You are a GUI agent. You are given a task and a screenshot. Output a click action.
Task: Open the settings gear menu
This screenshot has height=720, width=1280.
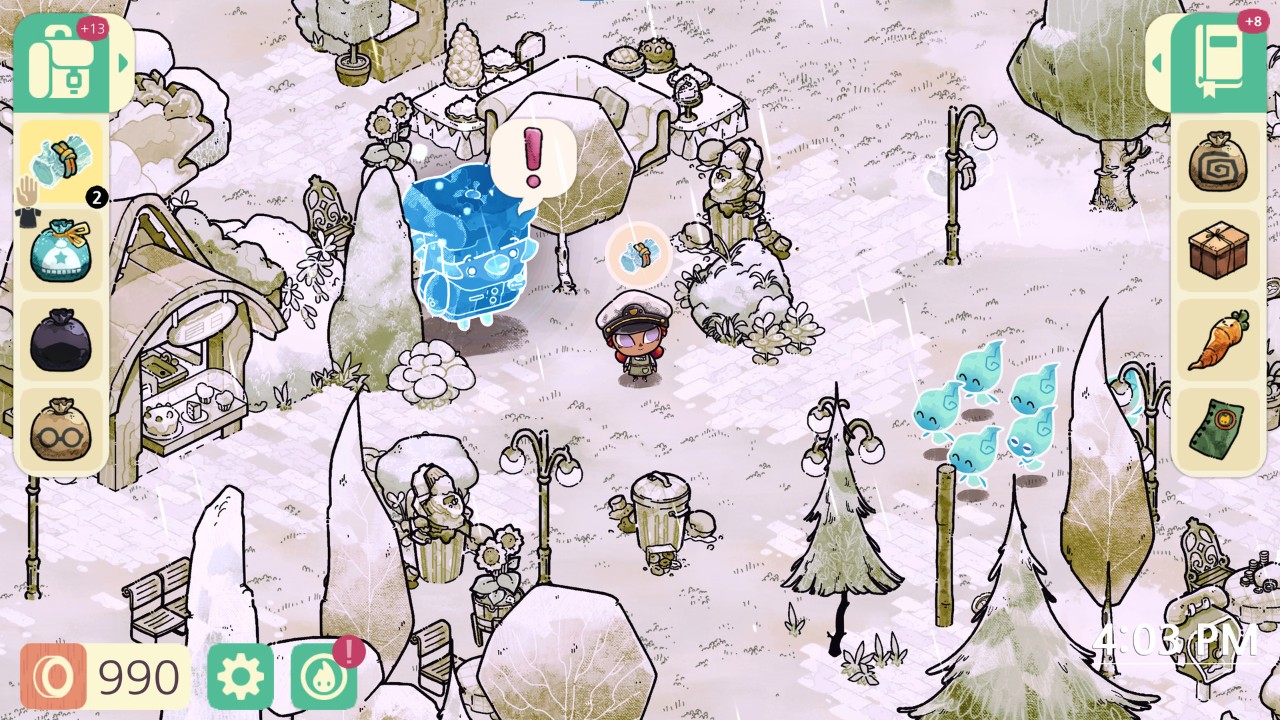point(241,678)
